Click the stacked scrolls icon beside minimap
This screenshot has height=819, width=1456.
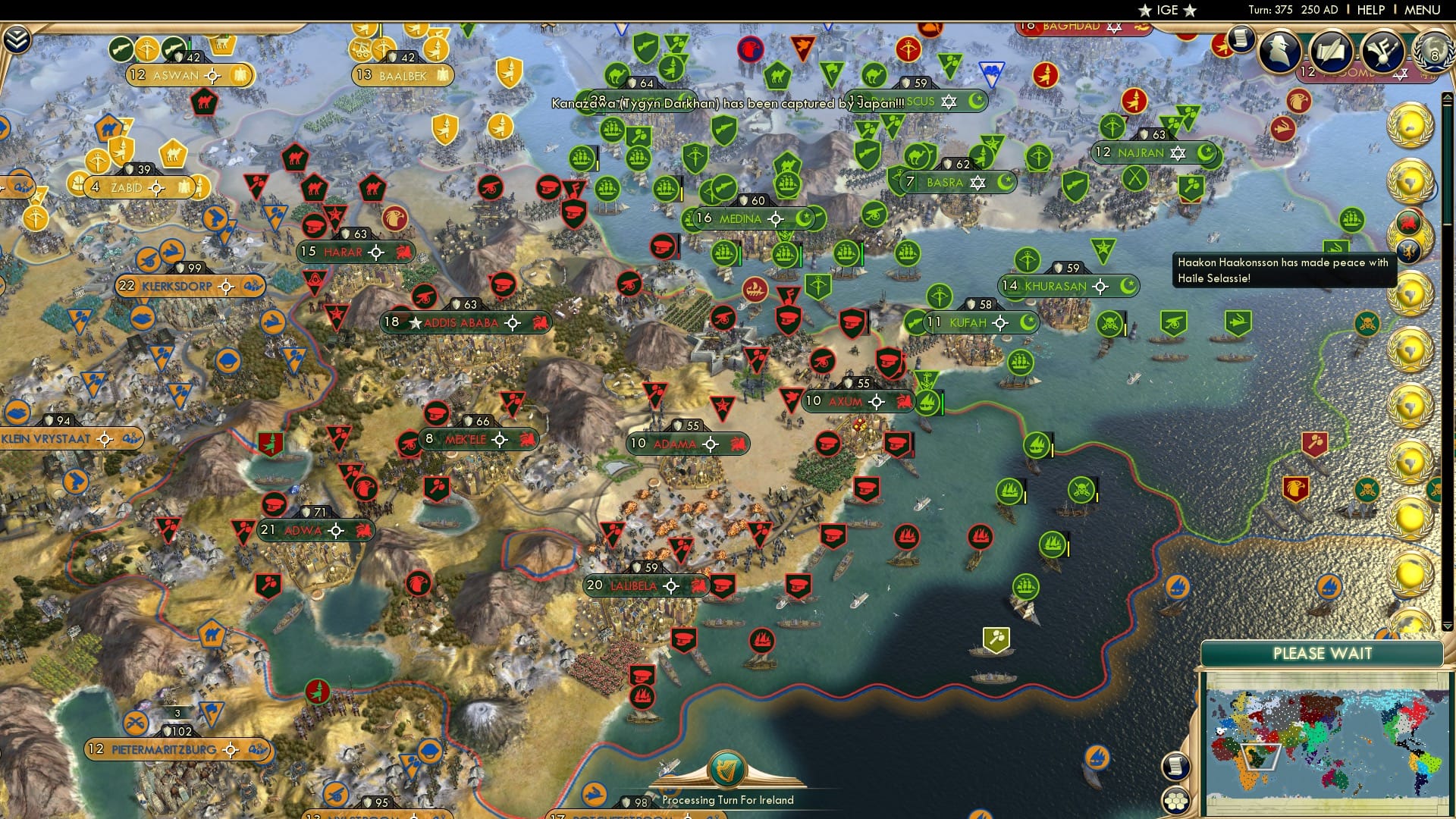pyautogui.click(x=1176, y=767)
